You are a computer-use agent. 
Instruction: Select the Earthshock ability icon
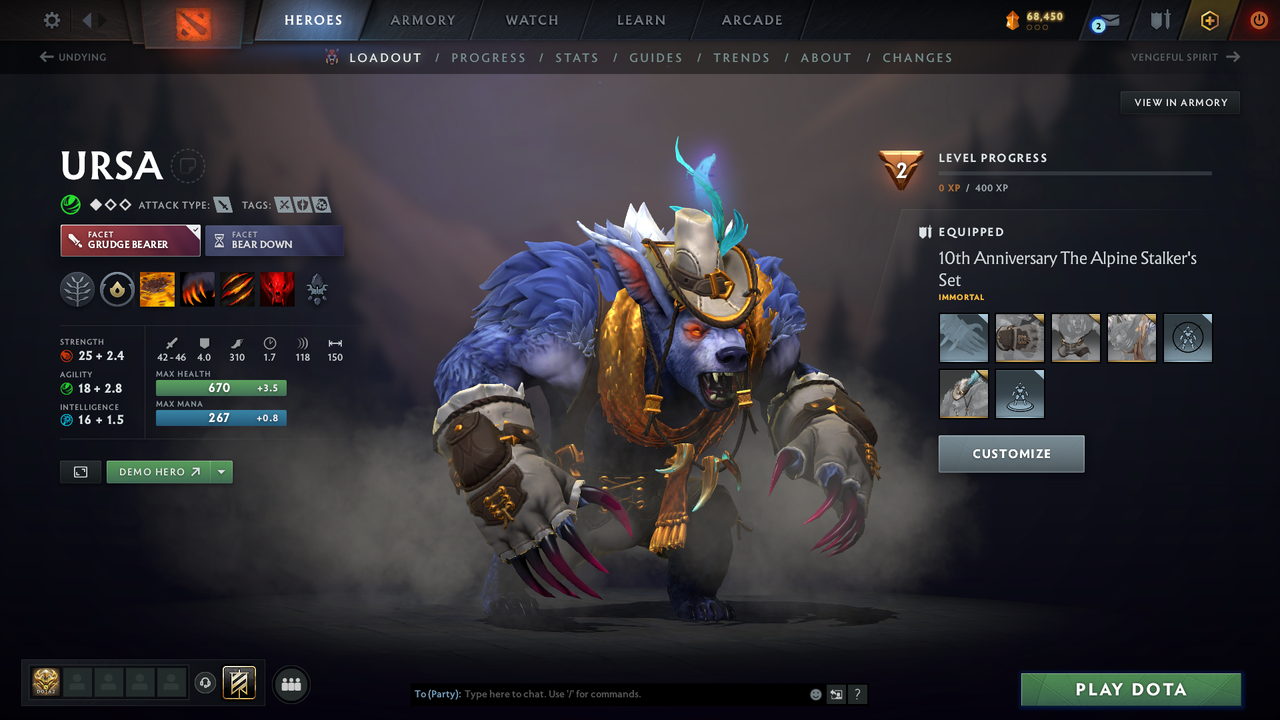157,289
